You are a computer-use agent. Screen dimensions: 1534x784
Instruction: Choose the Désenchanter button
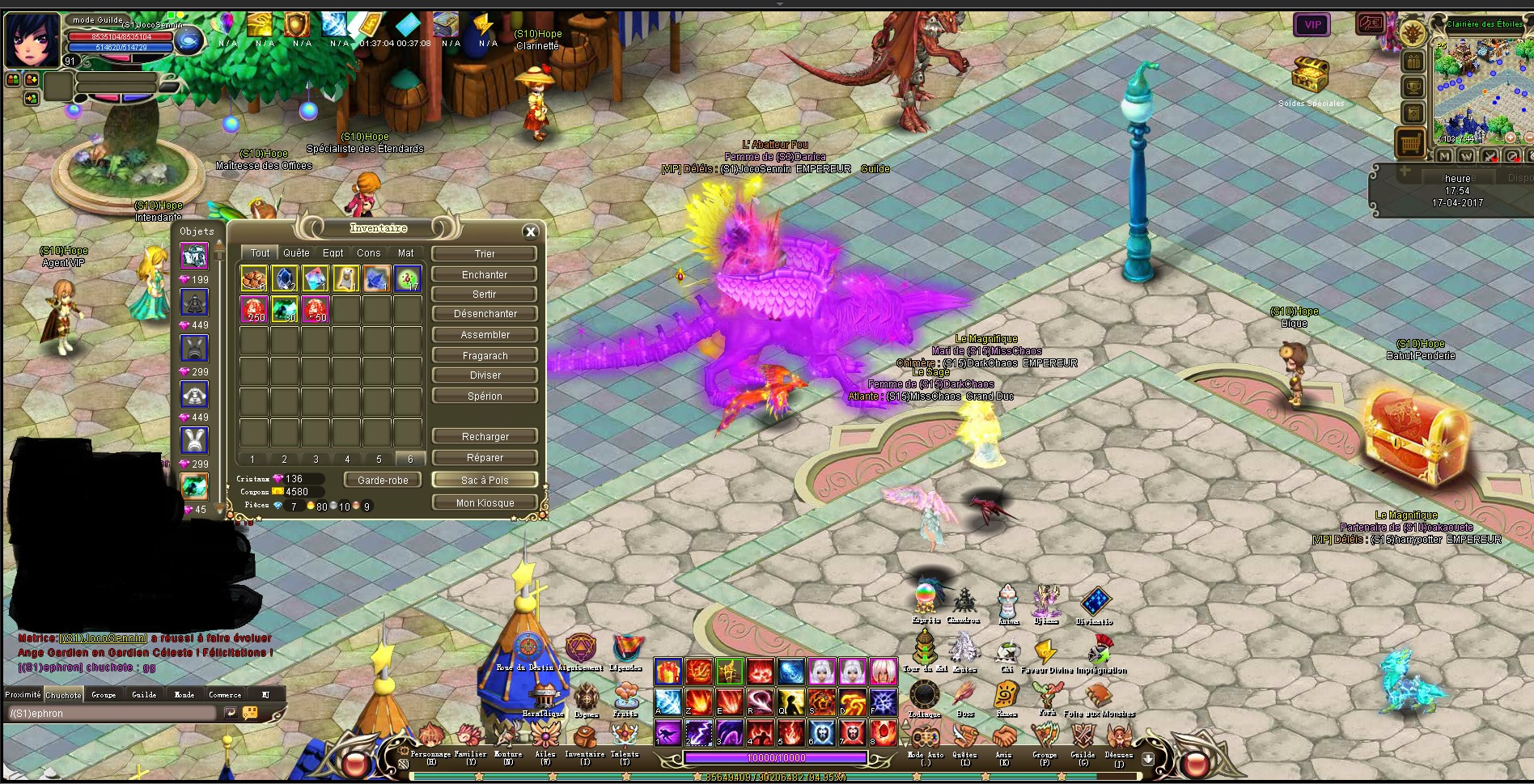(x=485, y=314)
